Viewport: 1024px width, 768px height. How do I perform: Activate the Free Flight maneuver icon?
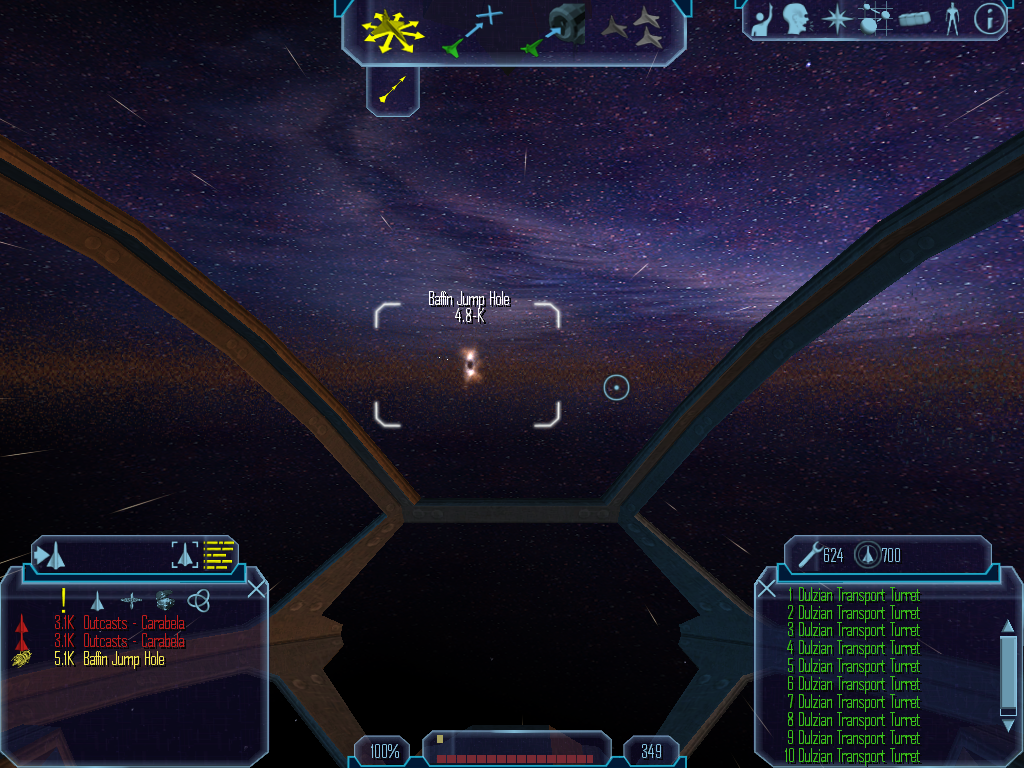[x=393, y=30]
